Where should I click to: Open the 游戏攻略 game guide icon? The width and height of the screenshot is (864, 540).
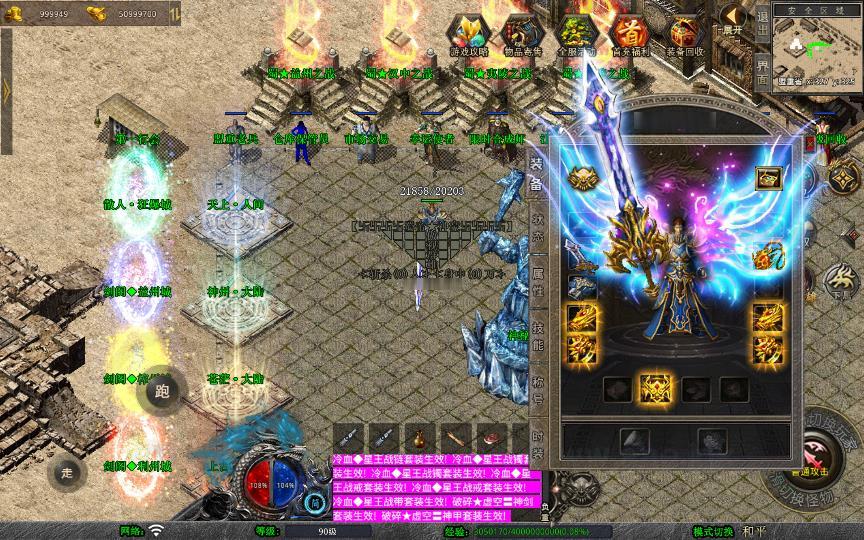coord(468,35)
